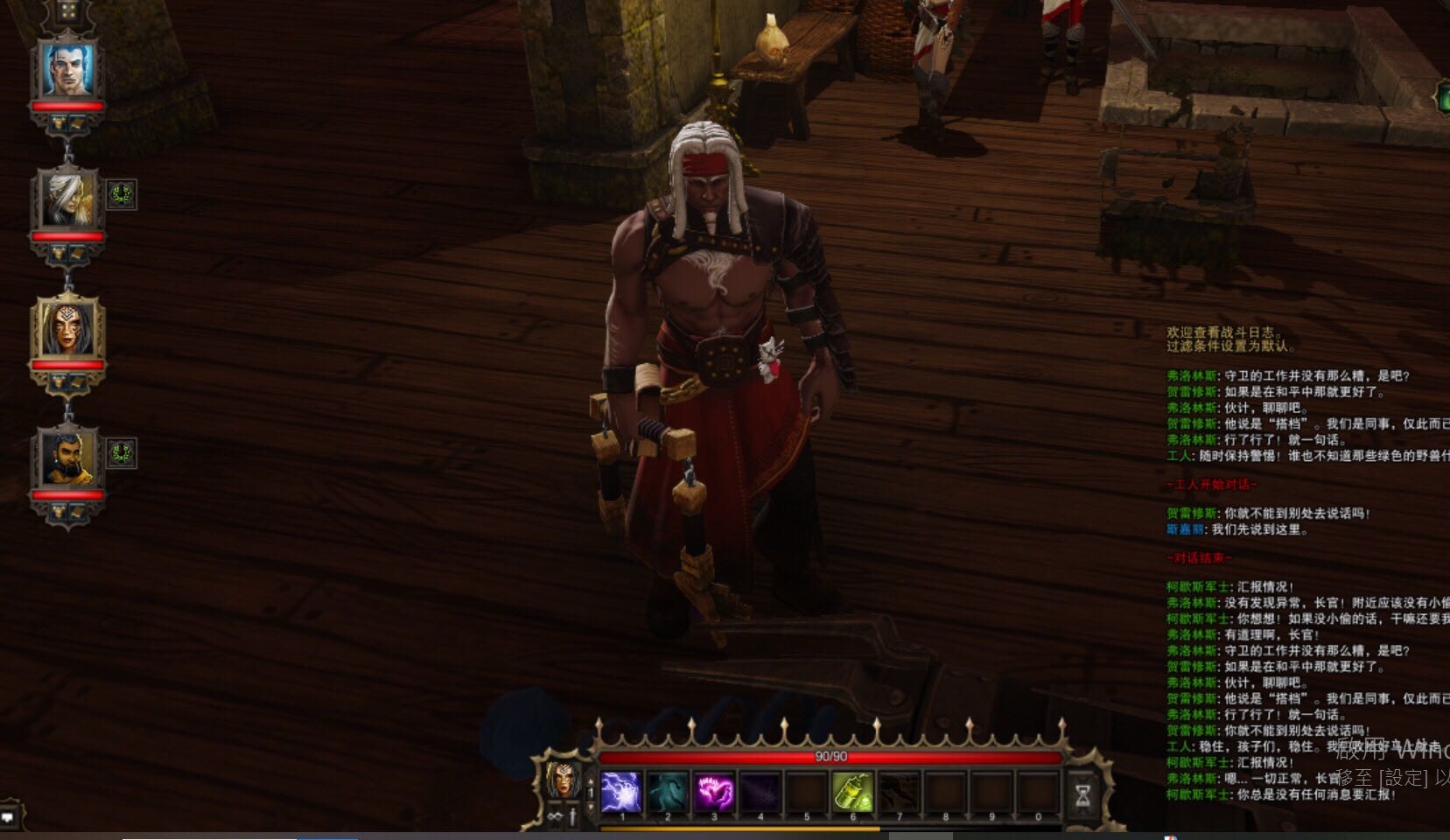
Task: Select the bearded man's party portrait
Action: 67,458
